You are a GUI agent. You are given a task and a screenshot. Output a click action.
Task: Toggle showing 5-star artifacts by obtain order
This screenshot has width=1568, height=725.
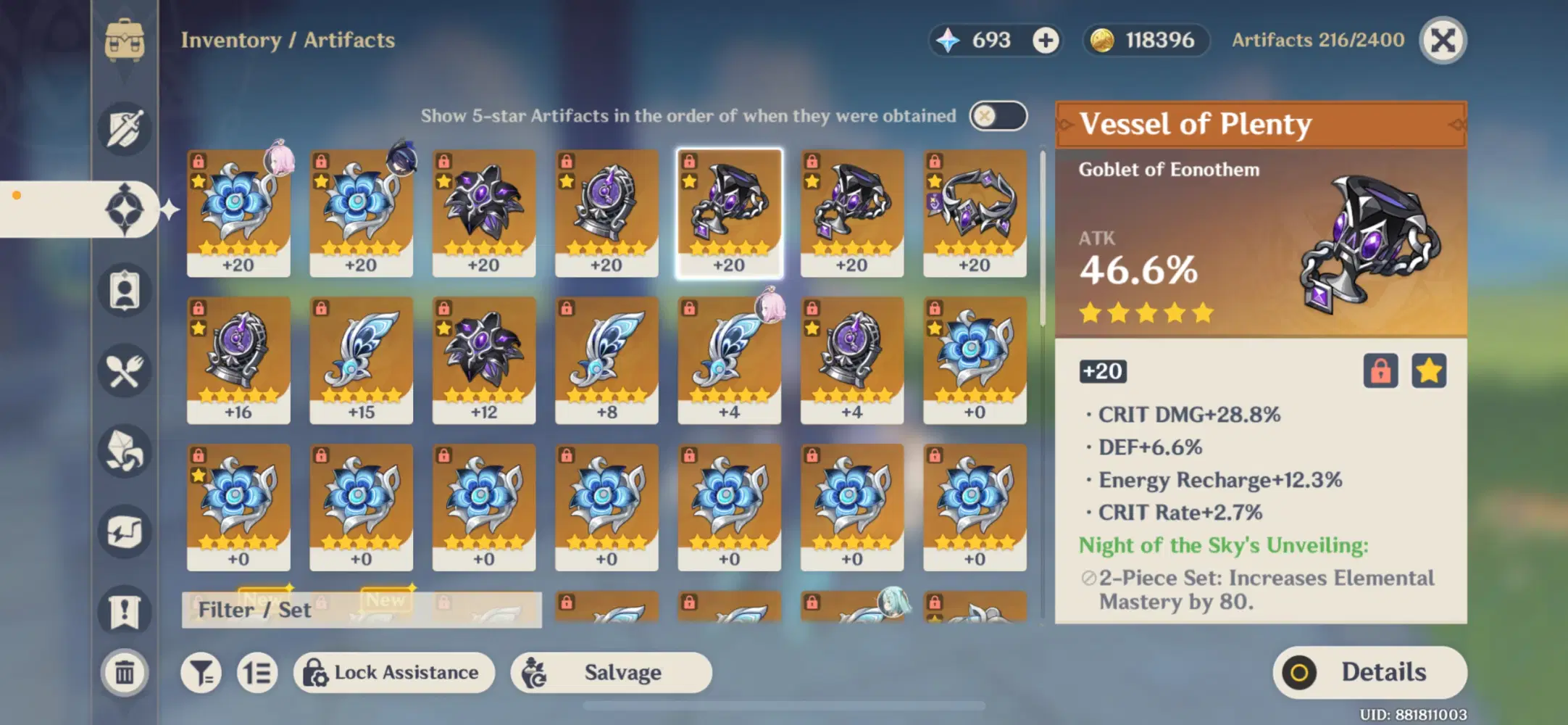(998, 115)
